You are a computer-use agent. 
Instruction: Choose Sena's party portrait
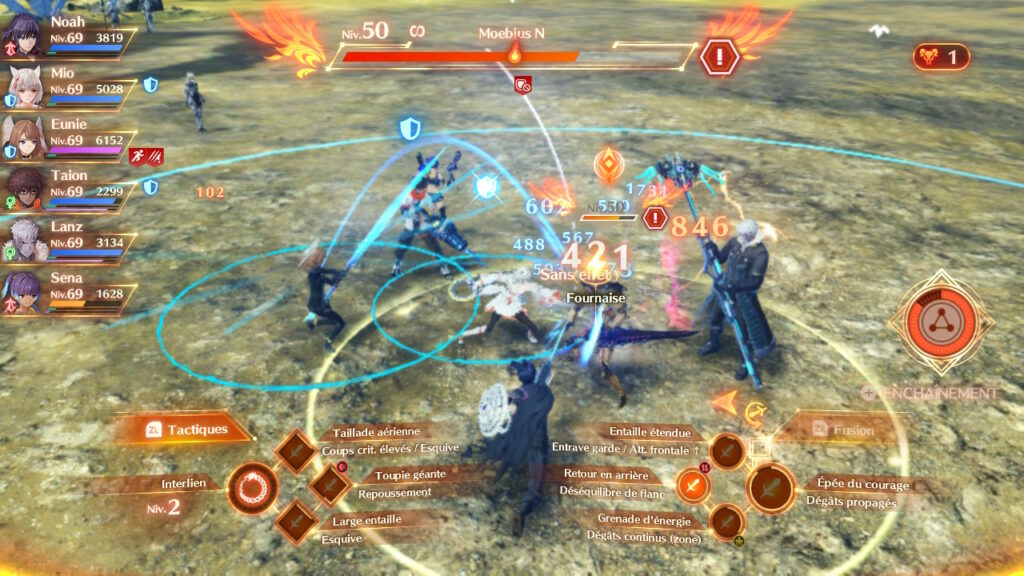pos(23,288)
